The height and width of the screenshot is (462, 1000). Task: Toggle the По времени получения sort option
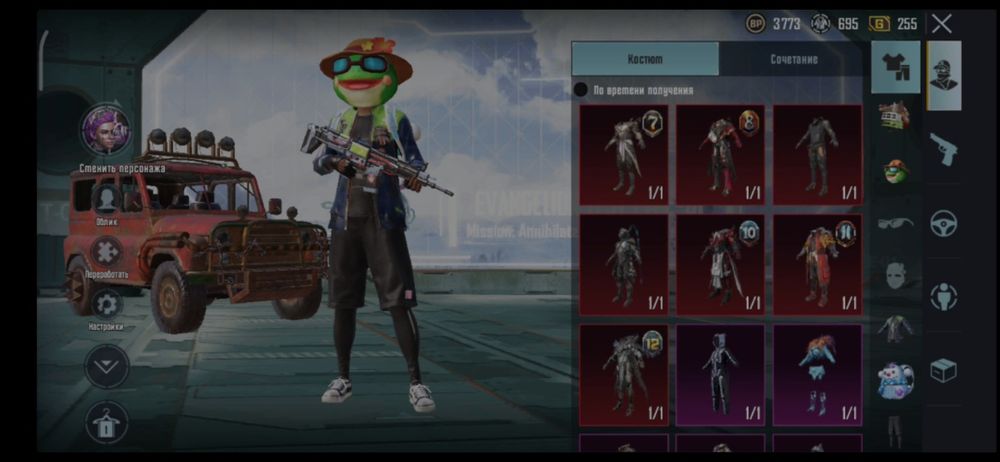[x=581, y=90]
